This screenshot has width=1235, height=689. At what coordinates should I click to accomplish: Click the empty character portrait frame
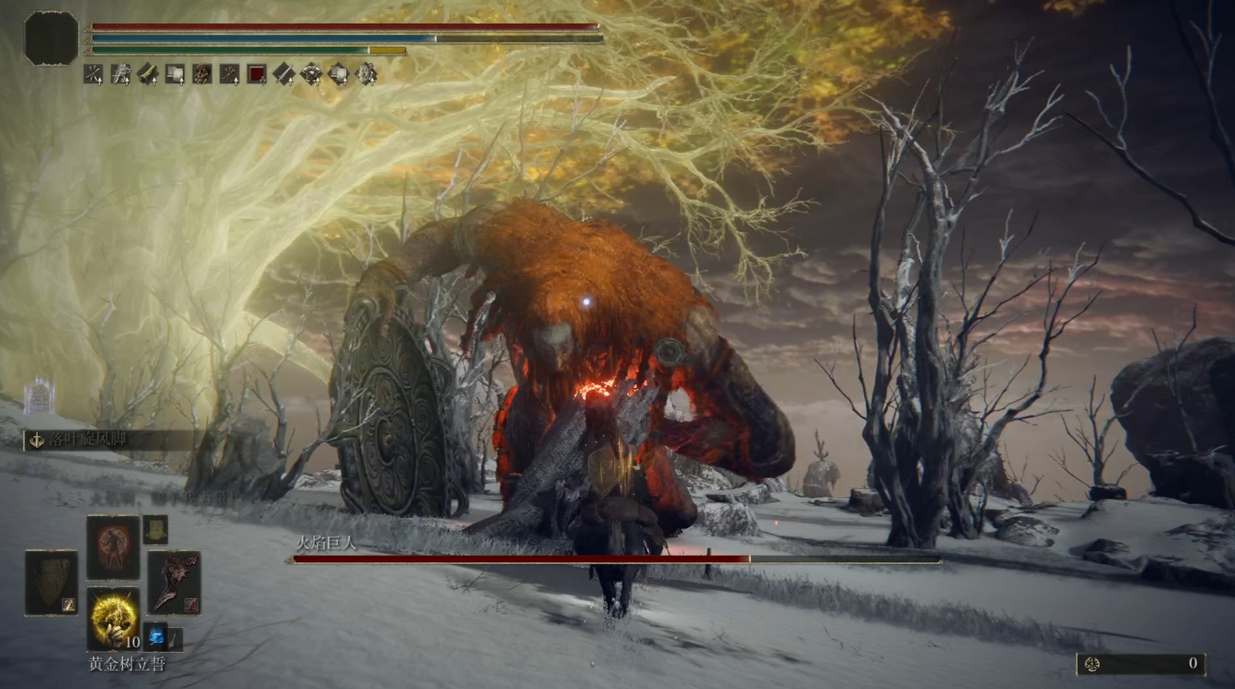pos(51,39)
